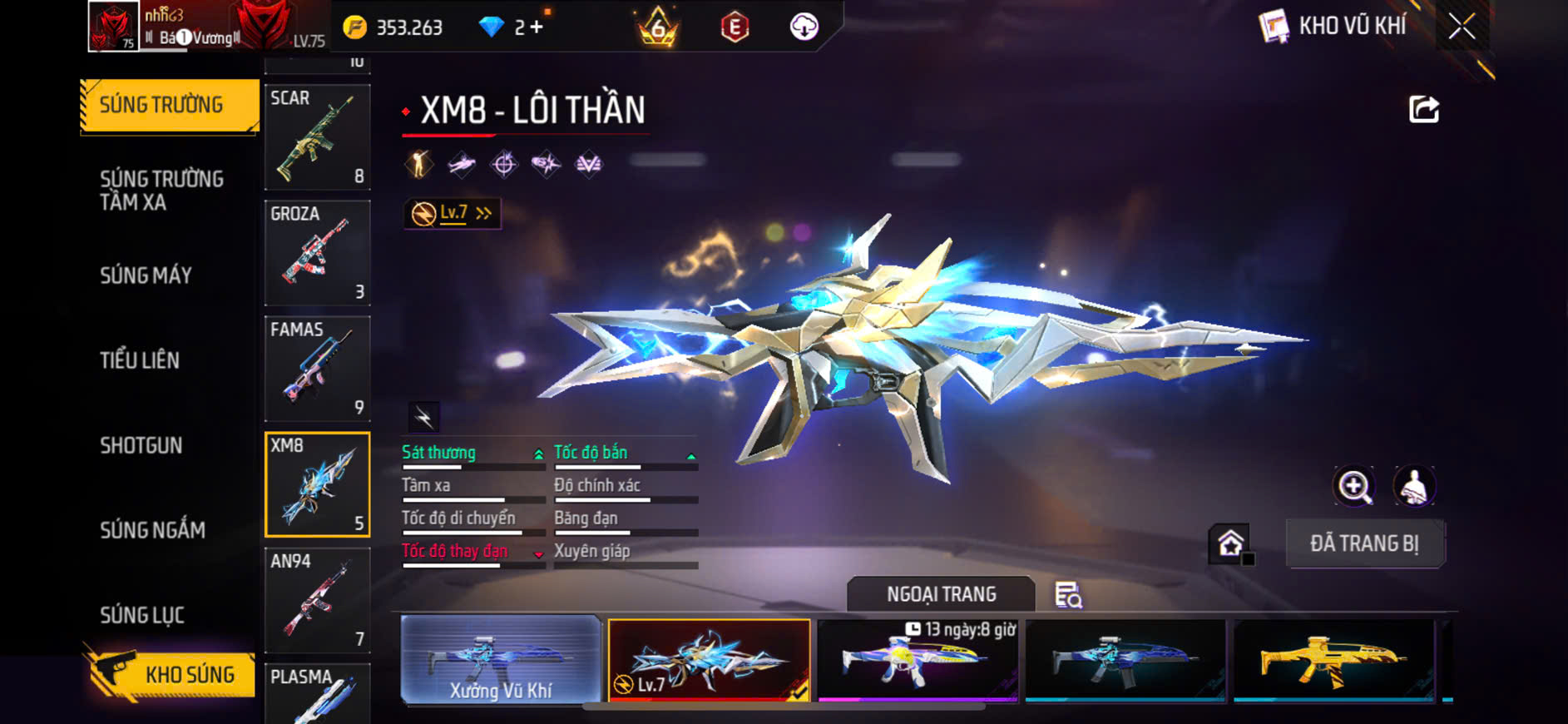Choose the golden XM8 skin

coord(1333,661)
